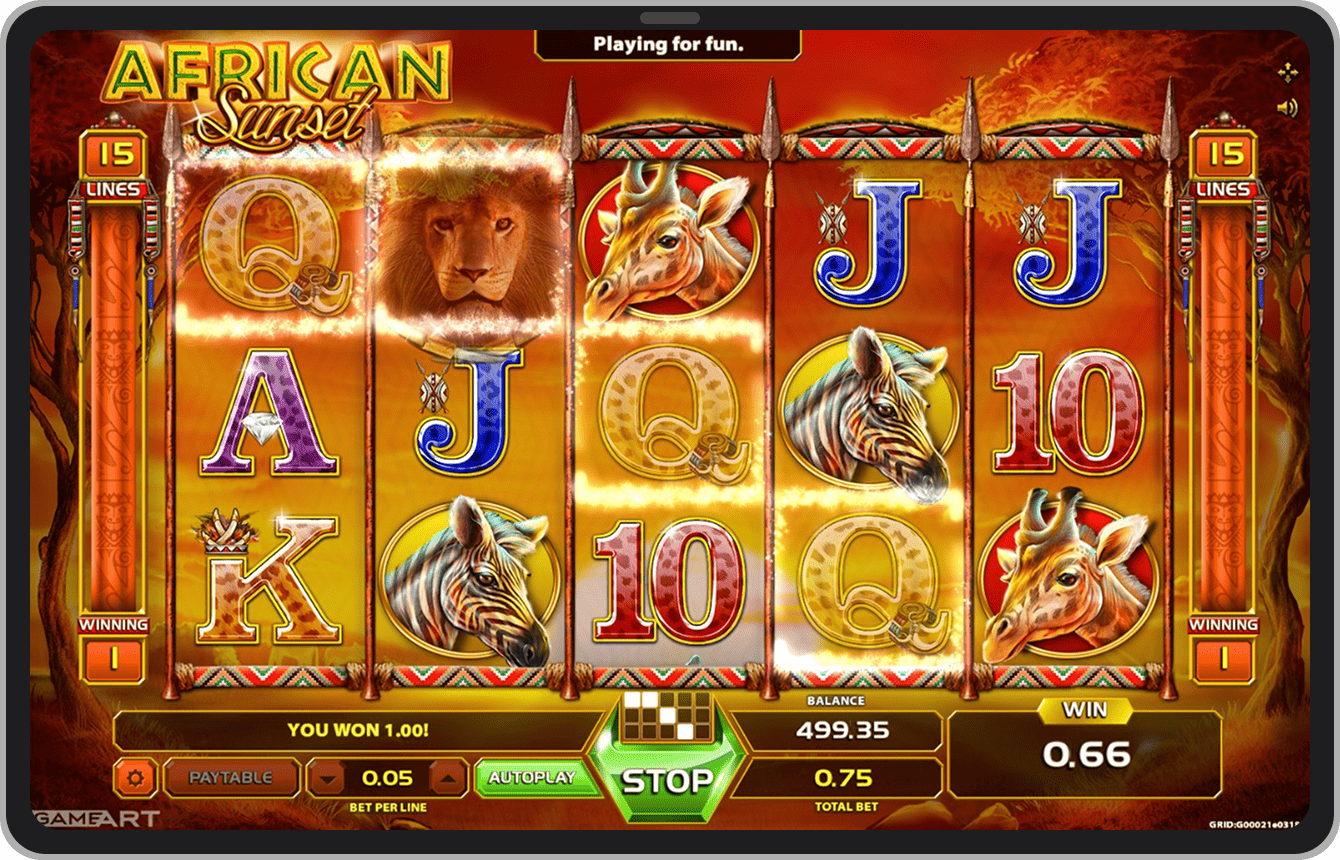Stop the spinning reels

click(667, 780)
